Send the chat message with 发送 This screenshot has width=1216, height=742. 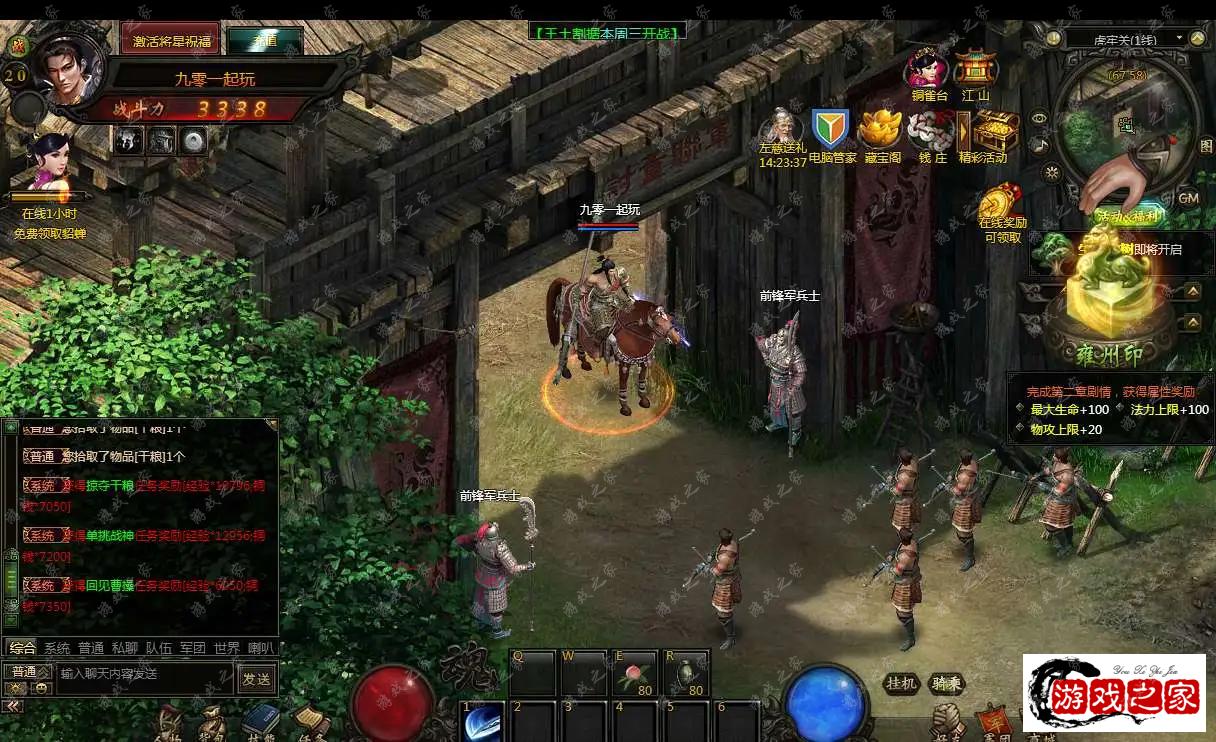256,678
